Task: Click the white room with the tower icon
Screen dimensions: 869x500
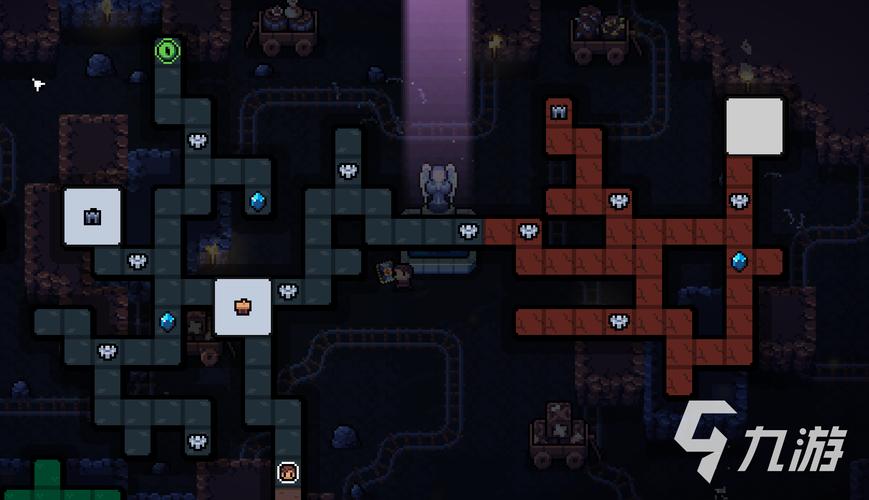Action: click(x=92, y=216)
